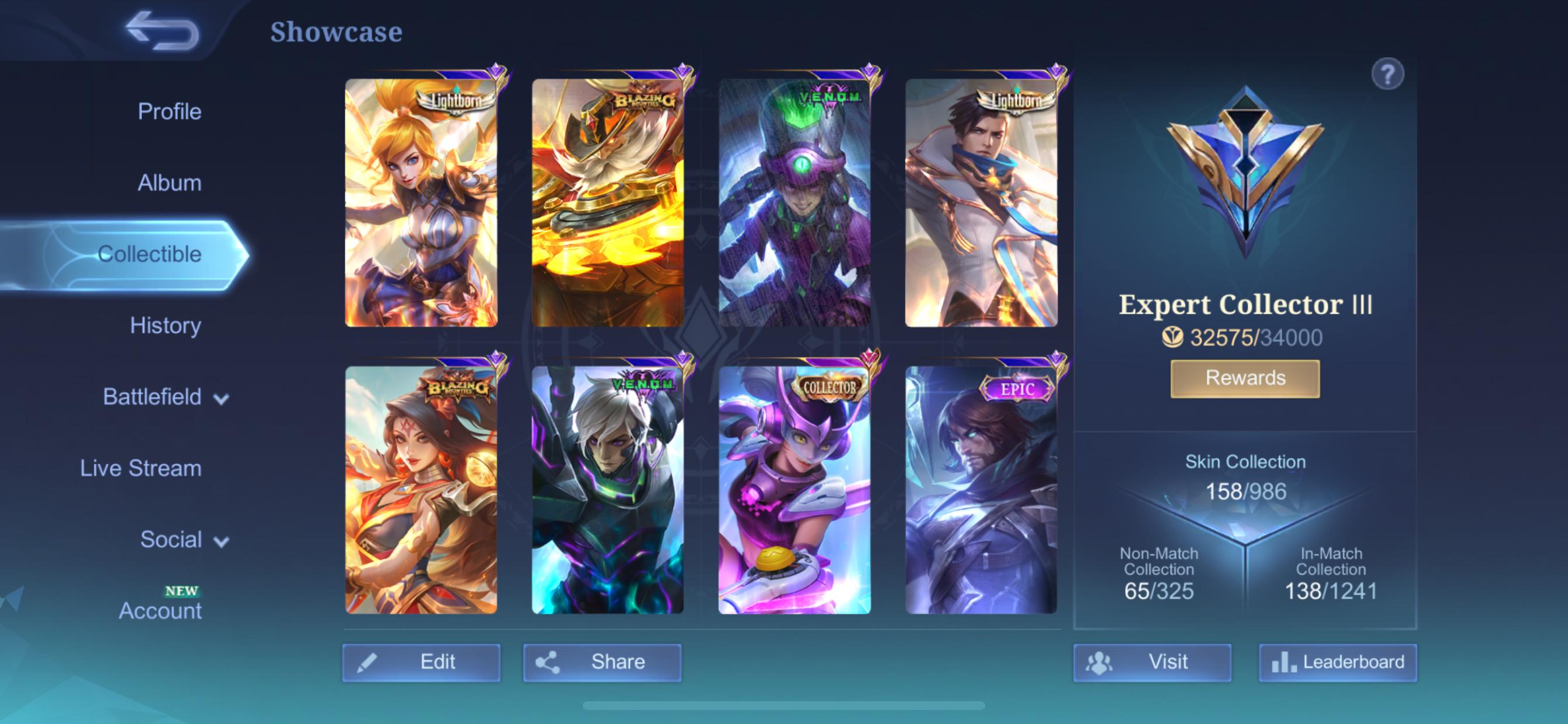This screenshot has height=724, width=1568.
Task: Go to the Live Stream section
Action: [x=141, y=468]
